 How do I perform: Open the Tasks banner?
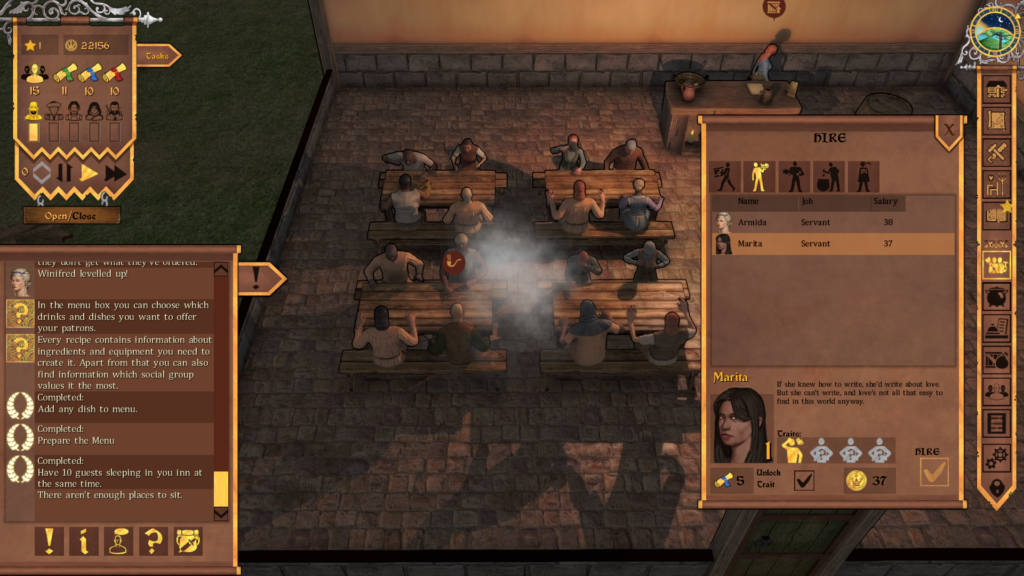(x=156, y=56)
